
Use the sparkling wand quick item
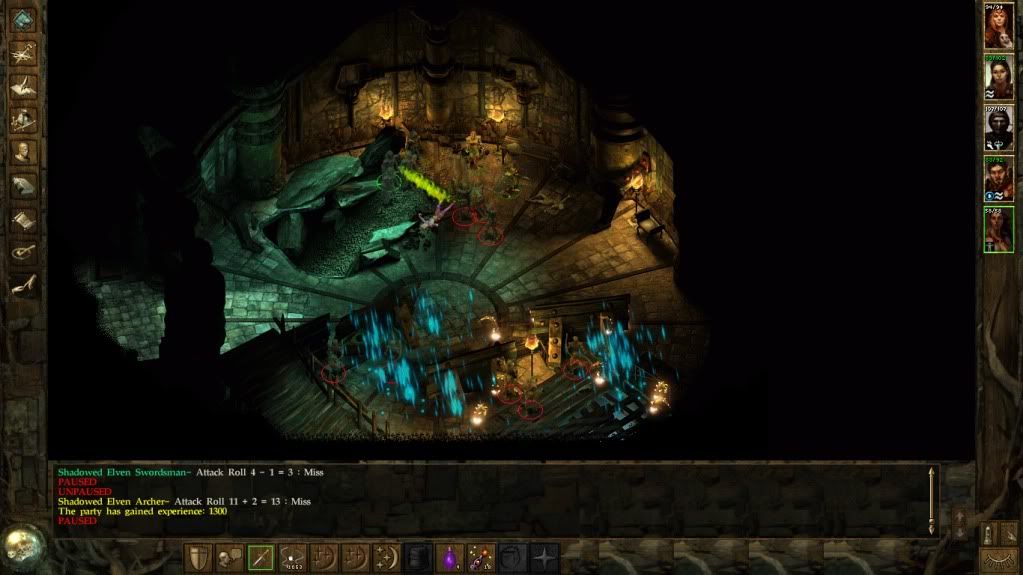click(x=481, y=557)
